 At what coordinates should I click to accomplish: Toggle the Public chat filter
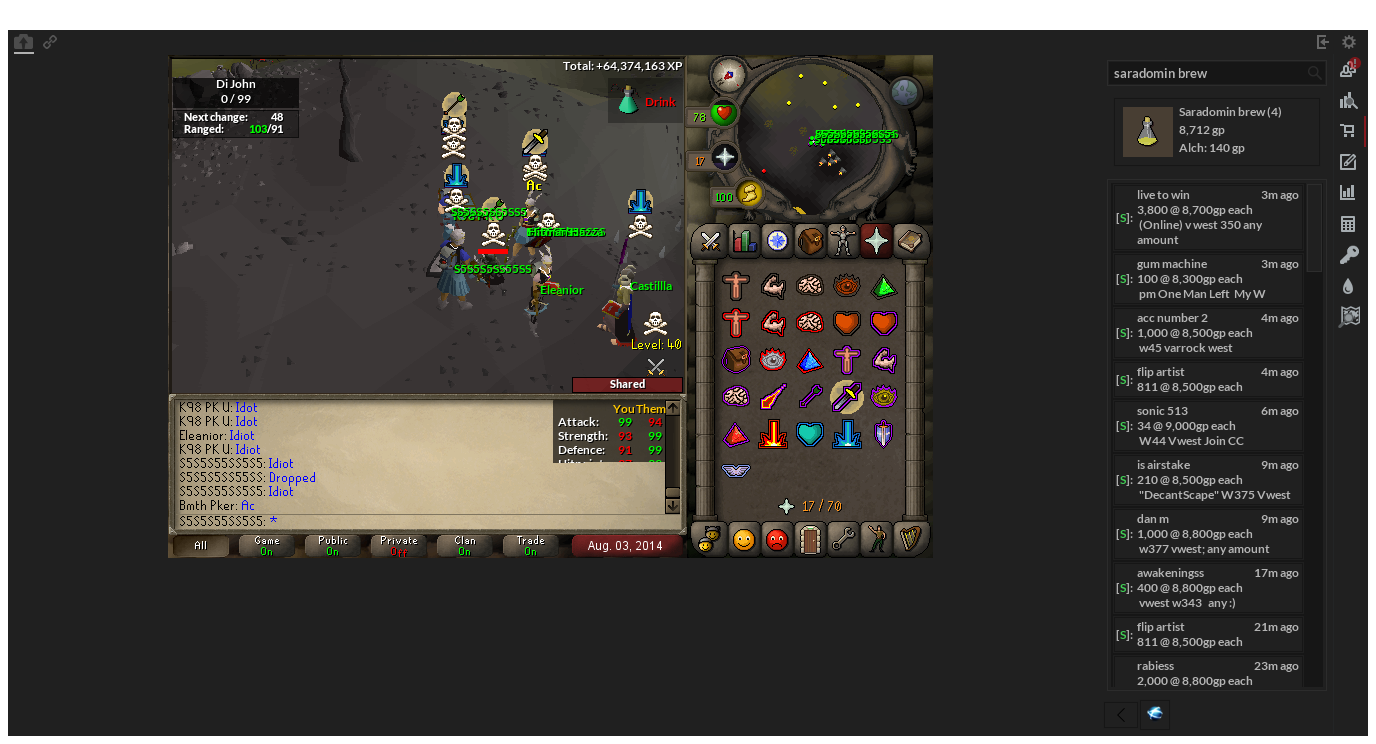[x=331, y=545]
